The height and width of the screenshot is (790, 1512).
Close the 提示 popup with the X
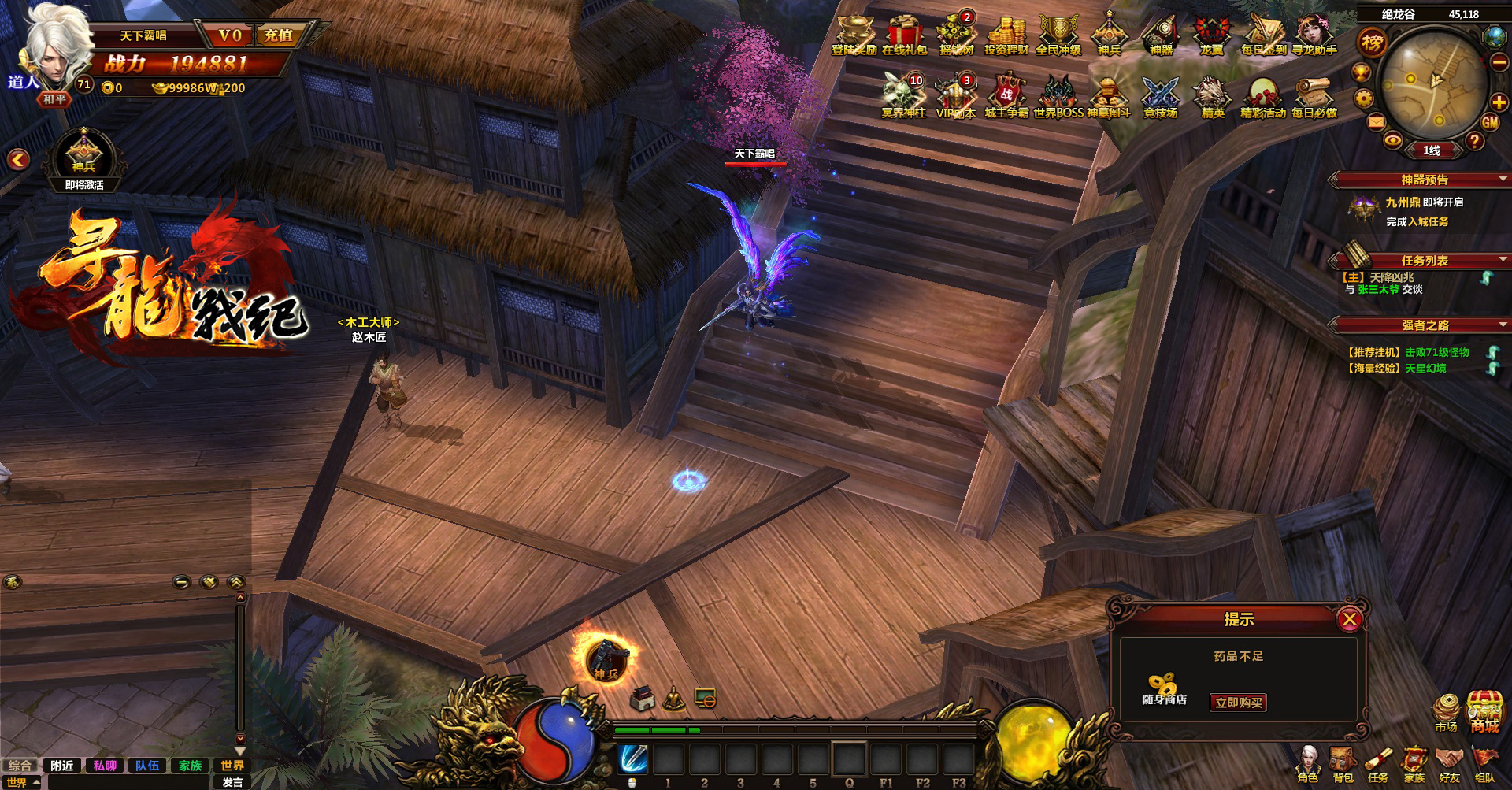pyautogui.click(x=1349, y=619)
